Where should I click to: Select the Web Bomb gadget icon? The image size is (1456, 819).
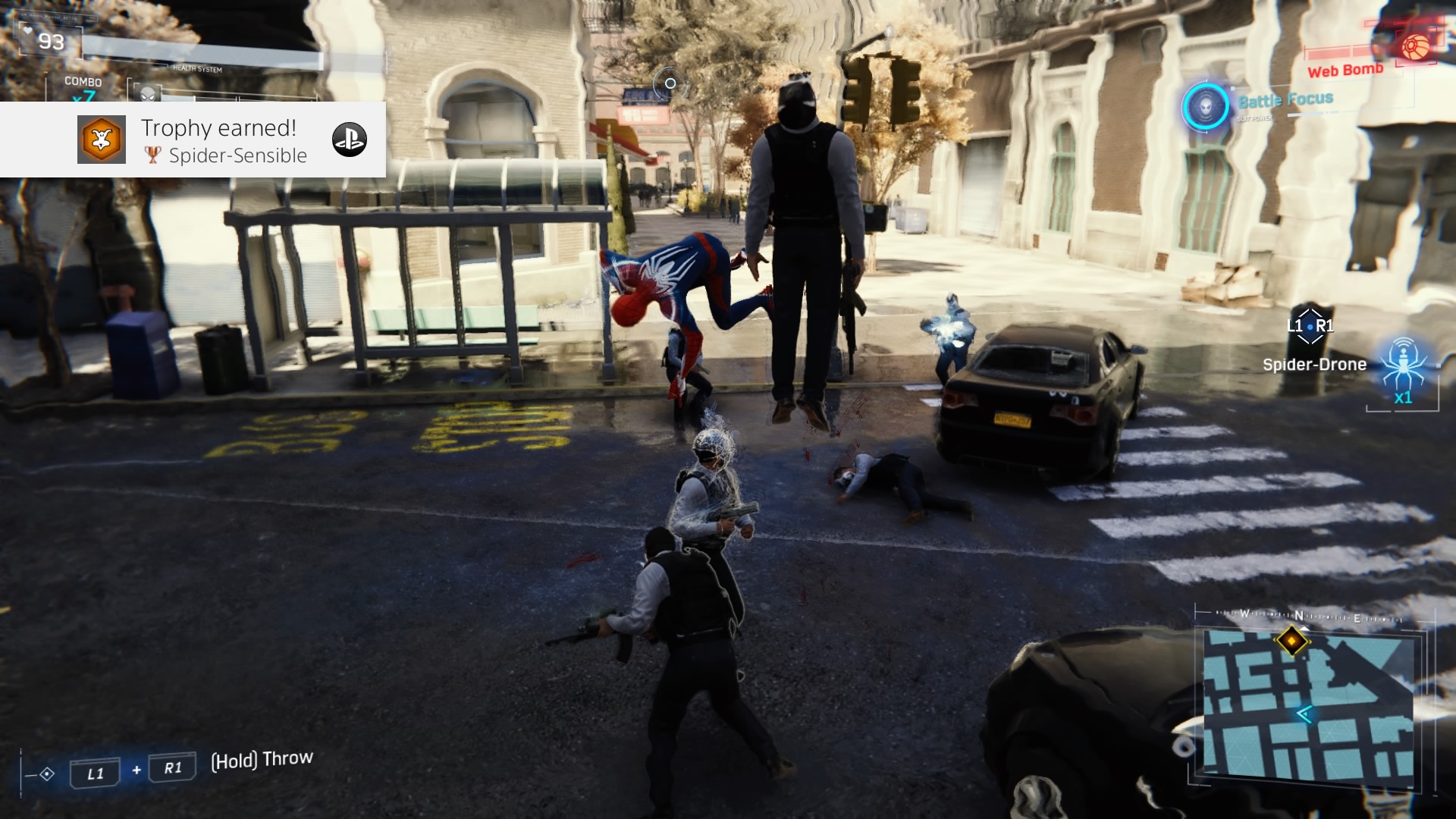1414,47
